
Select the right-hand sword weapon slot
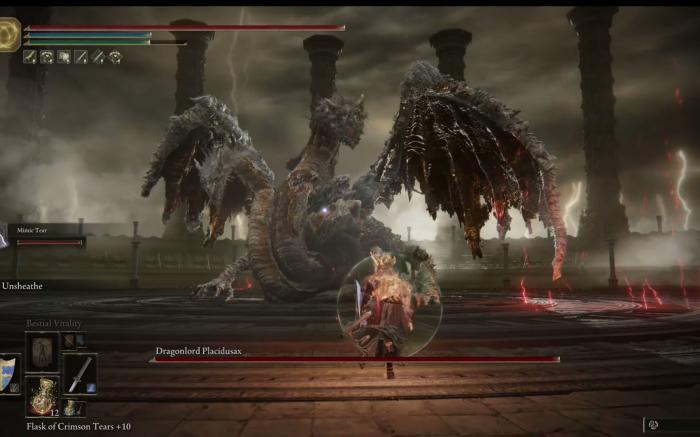tap(79, 373)
